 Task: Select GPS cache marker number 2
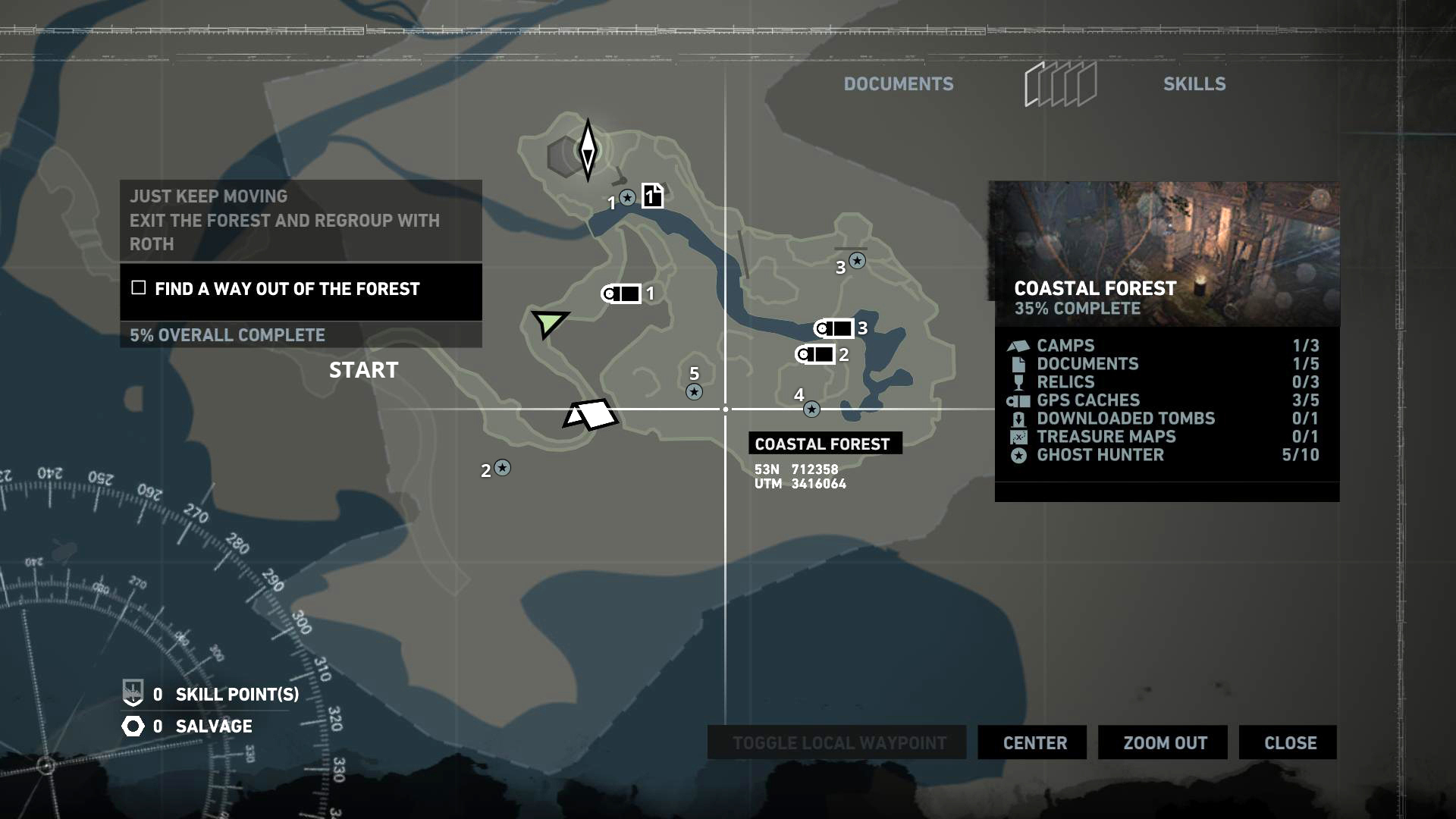coord(815,354)
